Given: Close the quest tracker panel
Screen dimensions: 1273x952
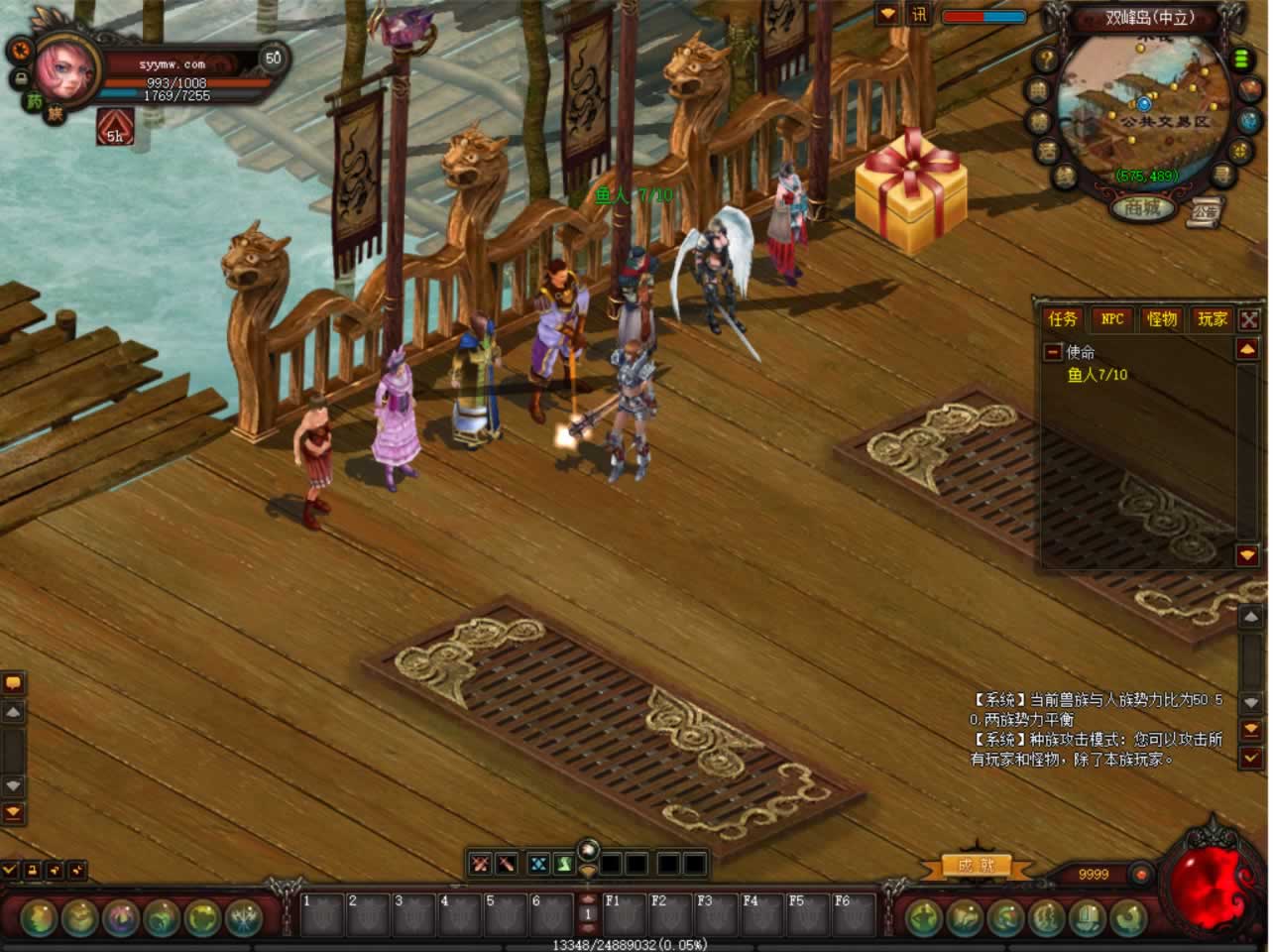Looking at the screenshot, I should [1249, 319].
